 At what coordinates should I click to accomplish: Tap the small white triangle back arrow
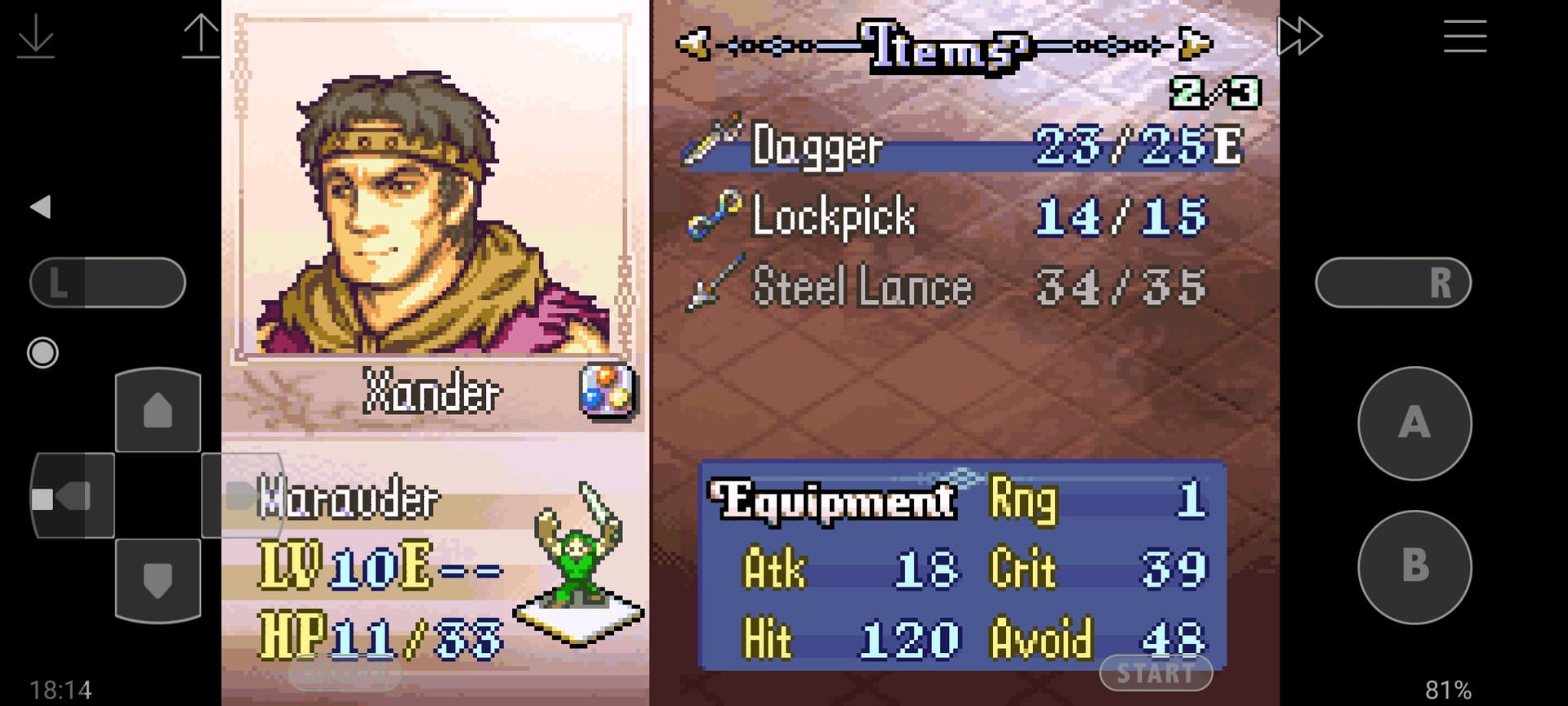[41, 207]
